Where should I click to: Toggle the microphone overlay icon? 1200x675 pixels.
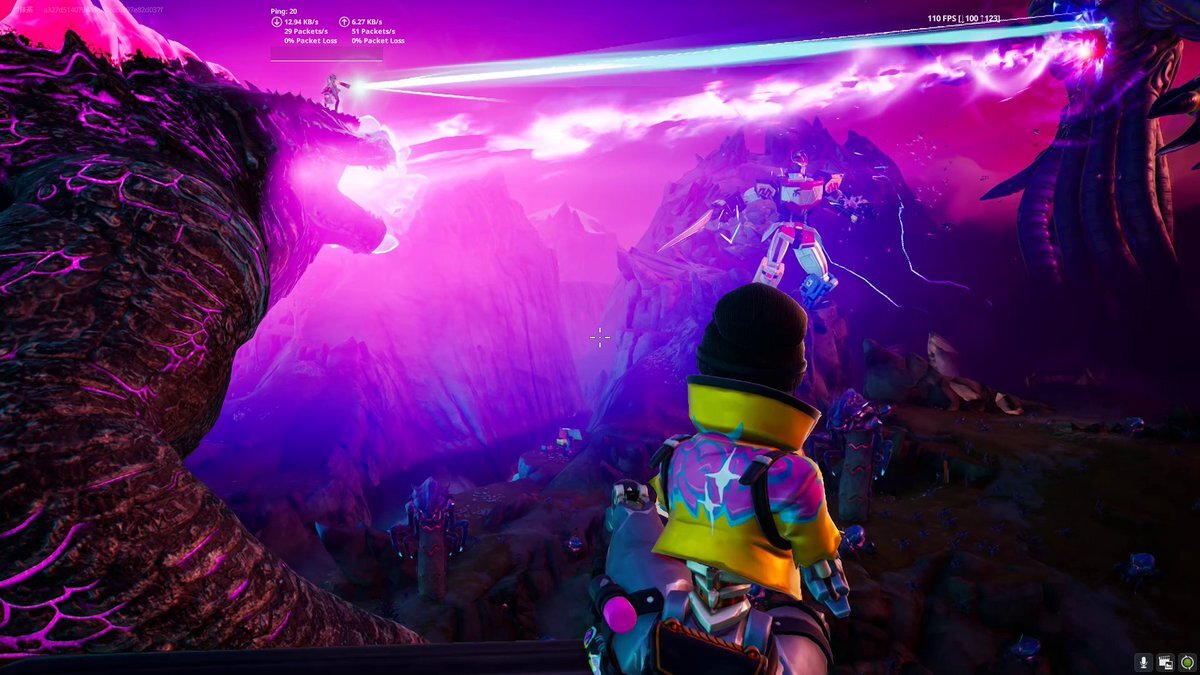[1144, 662]
